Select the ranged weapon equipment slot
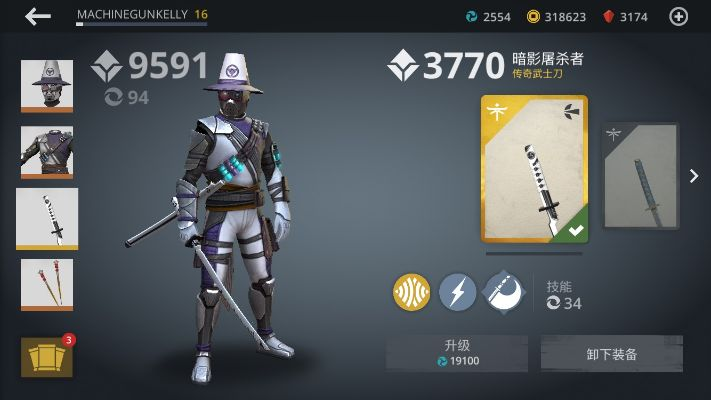Screen dimensions: 711x400 47,286
